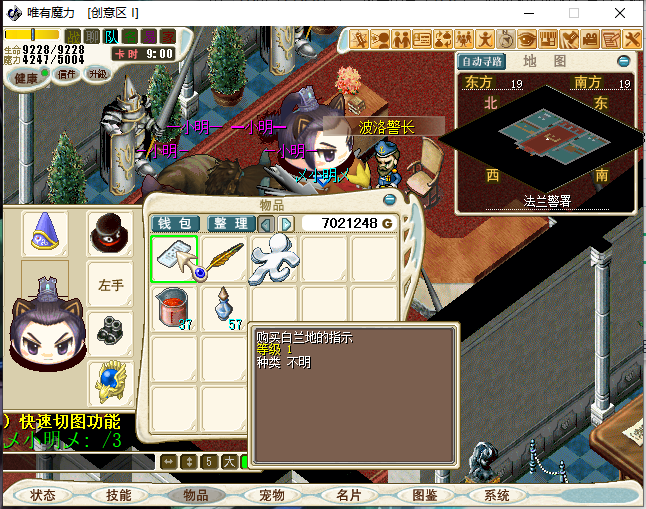Select the blue potion bottle slot

click(x=224, y=307)
